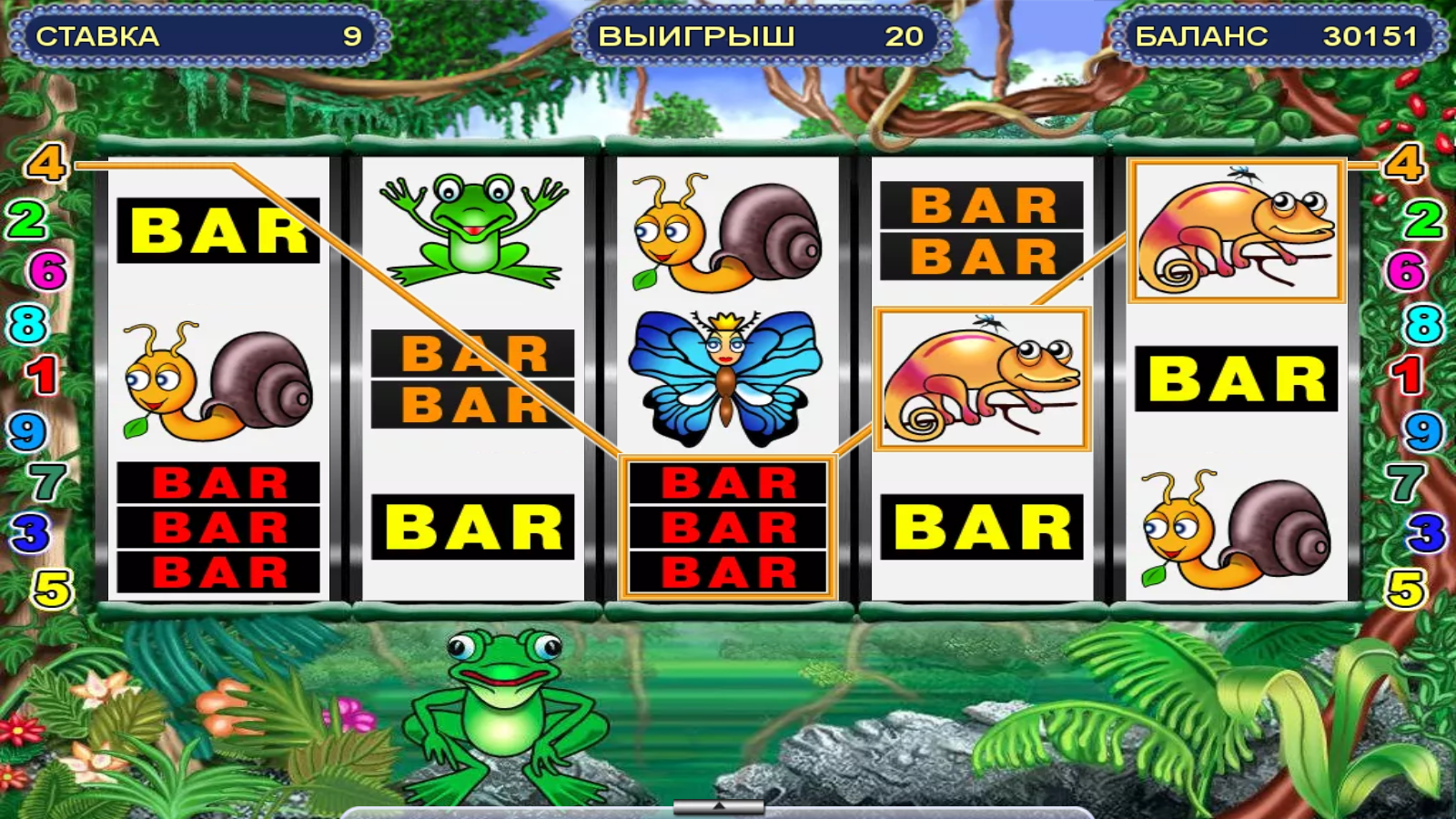Click the frog mascot below the reels

tap(502, 719)
